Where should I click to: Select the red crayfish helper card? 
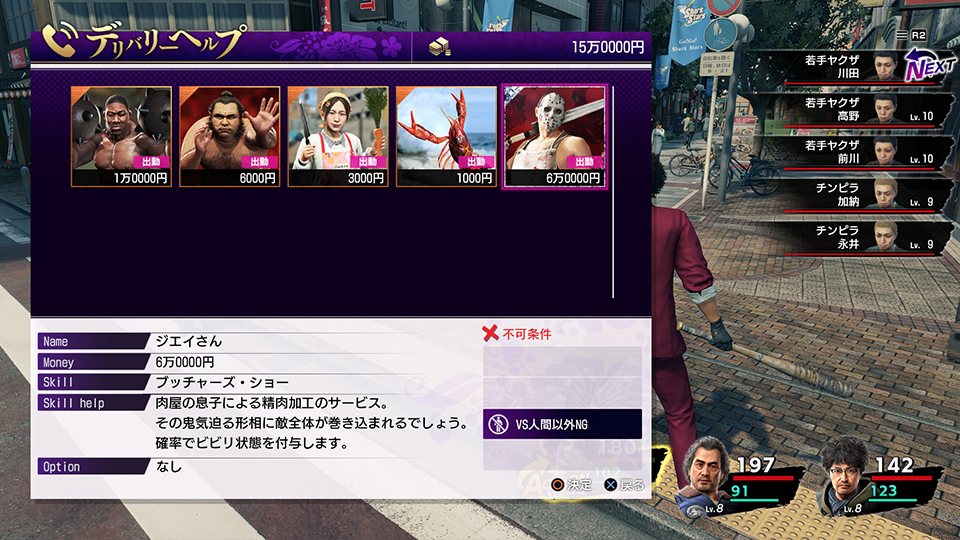click(x=446, y=136)
